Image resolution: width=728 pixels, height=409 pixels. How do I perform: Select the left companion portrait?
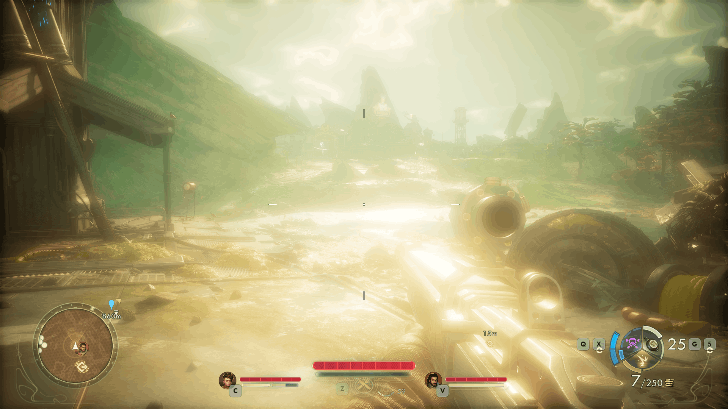click(x=228, y=379)
